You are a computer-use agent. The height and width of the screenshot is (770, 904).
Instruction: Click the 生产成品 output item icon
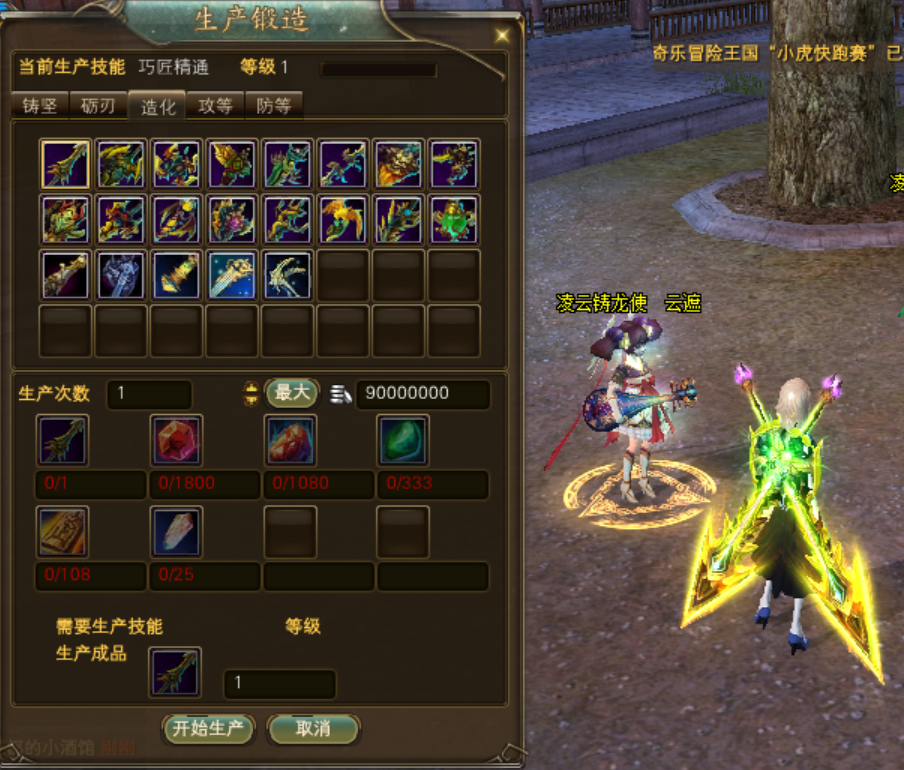176,672
